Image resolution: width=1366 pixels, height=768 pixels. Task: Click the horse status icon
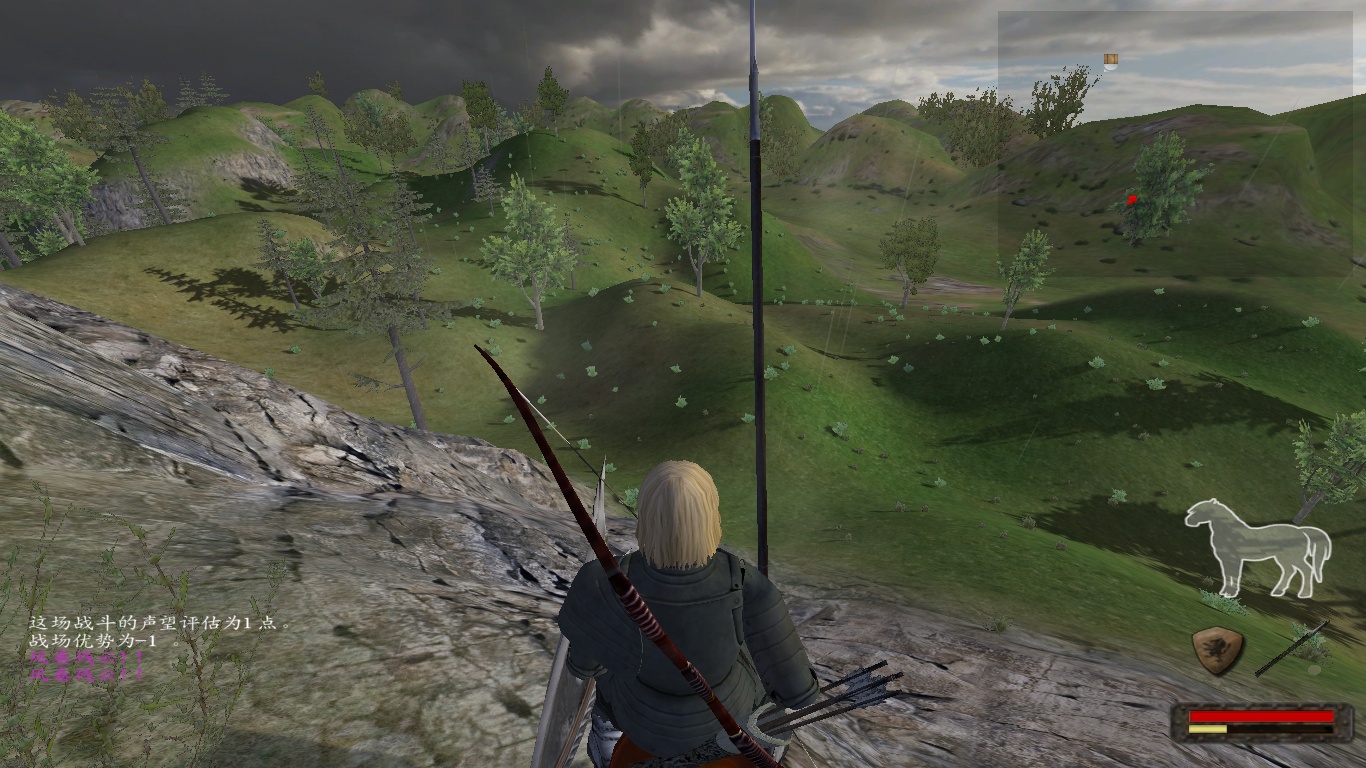point(1257,548)
